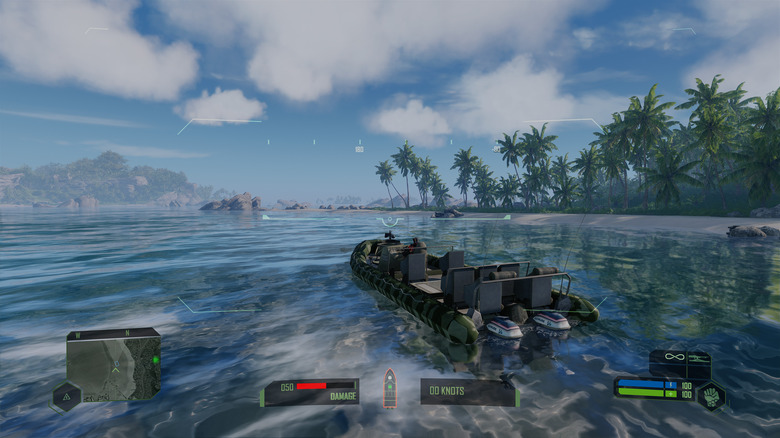Select the hexagonal threat warning icon
The image size is (780, 438).
pos(65,397)
